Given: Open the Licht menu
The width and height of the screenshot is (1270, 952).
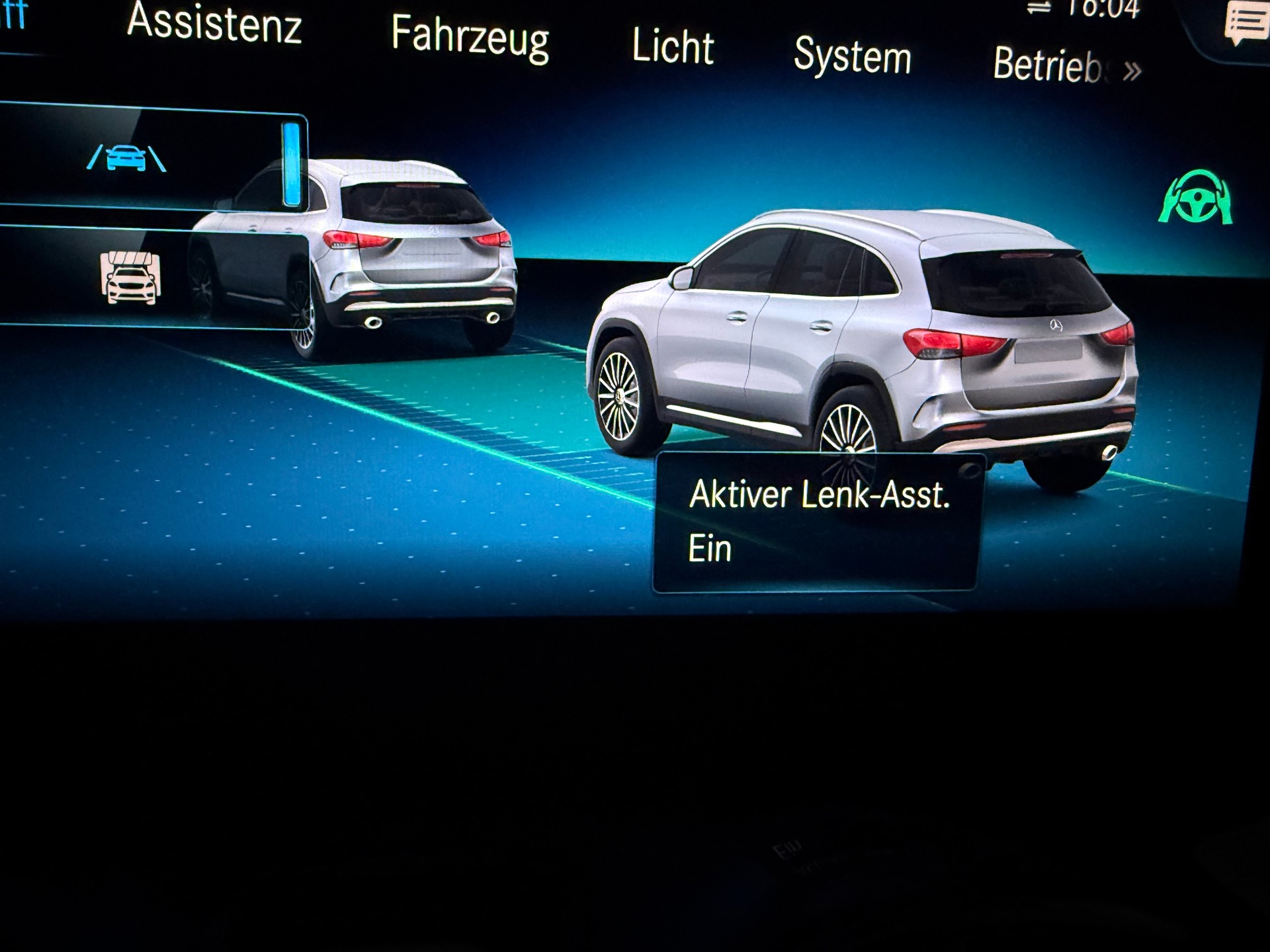Looking at the screenshot, I should pos(670,48).
